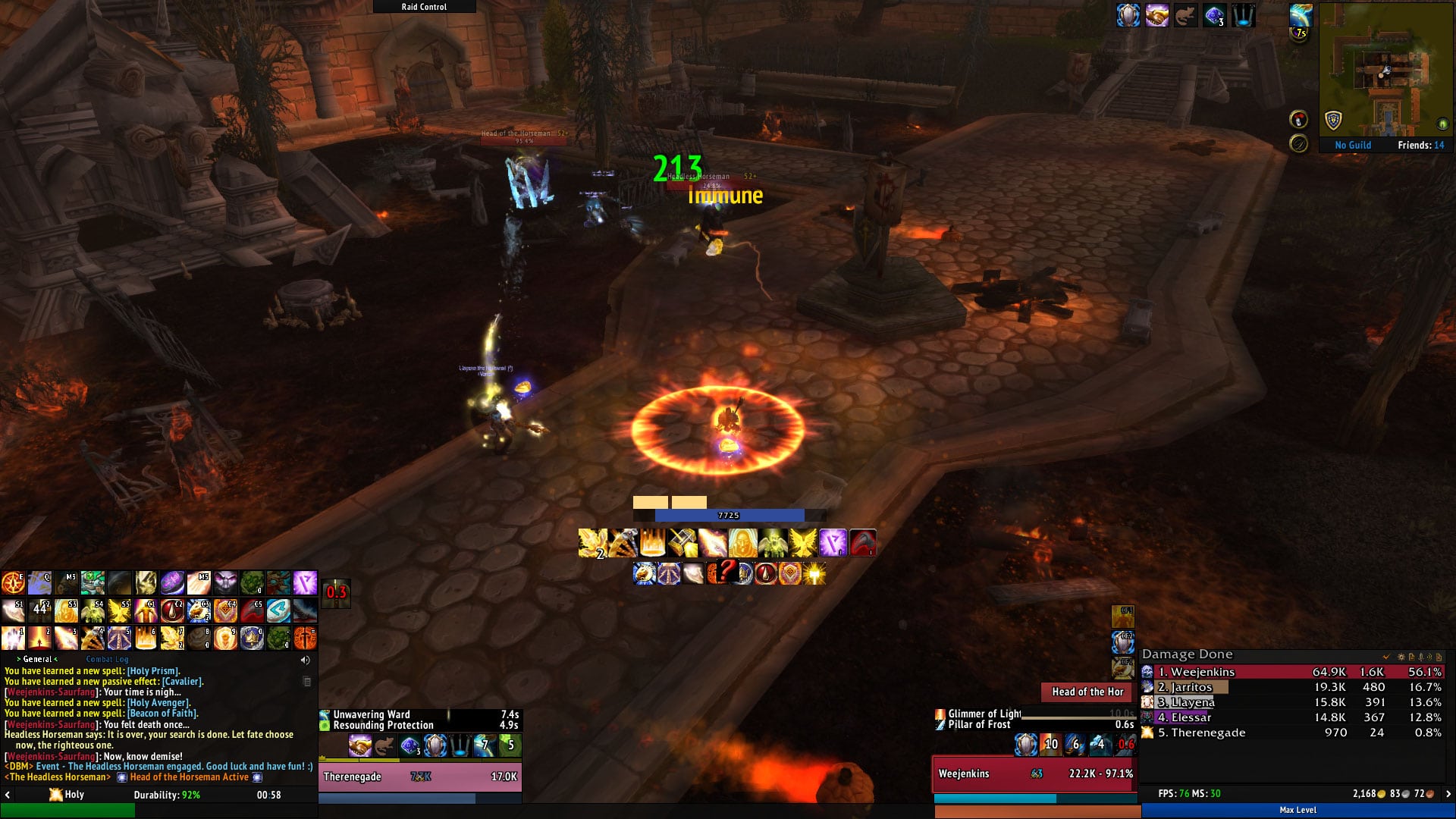
Task: Click the Alliance shield icon on the minimap
Action: 1332,120
